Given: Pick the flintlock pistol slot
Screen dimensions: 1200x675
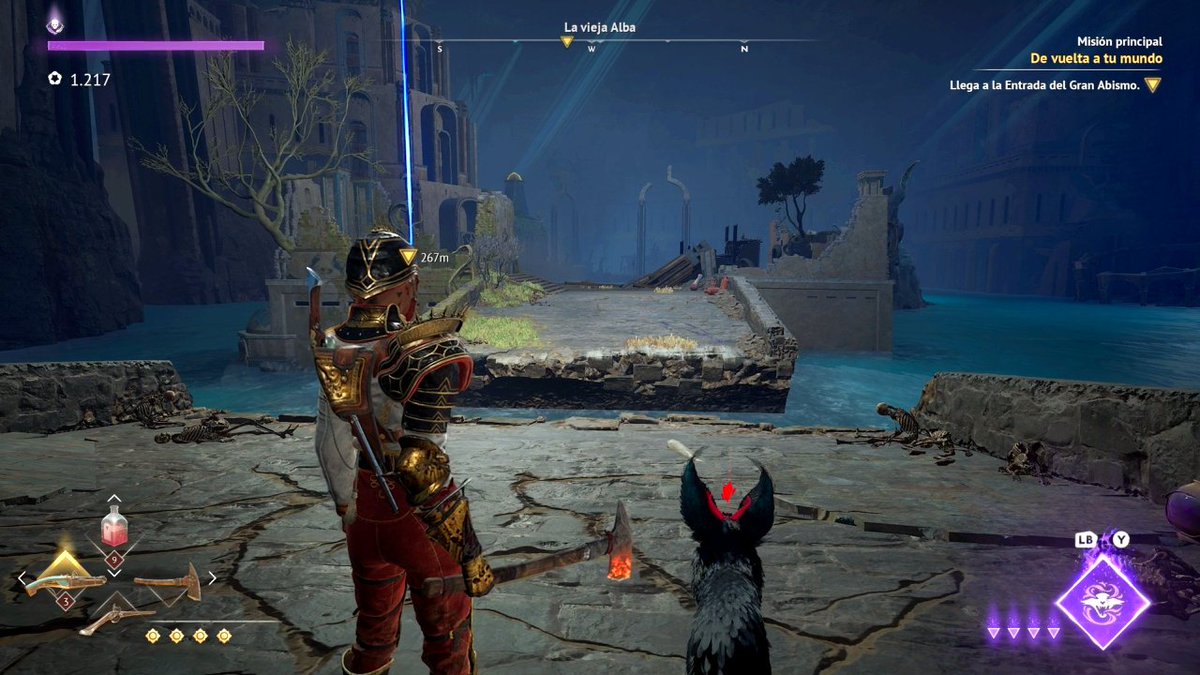Looking at the screenshot, I should 115,618.
